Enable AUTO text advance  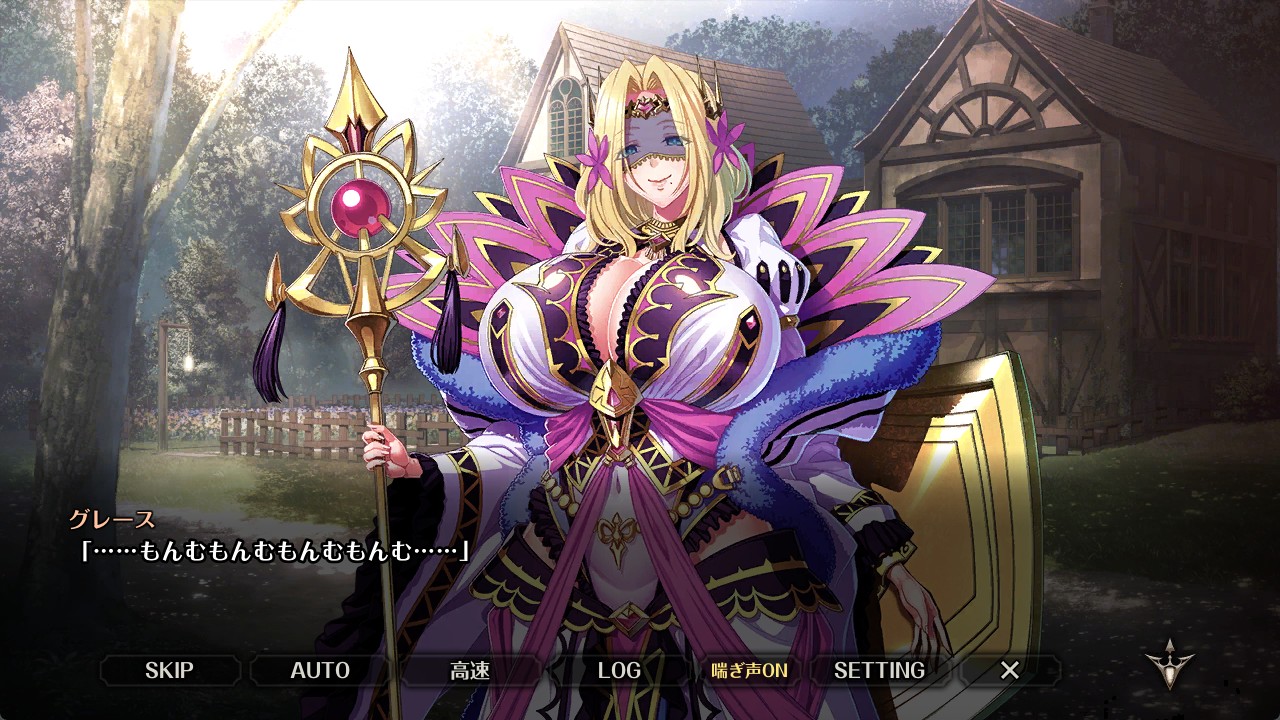point(320,670)
